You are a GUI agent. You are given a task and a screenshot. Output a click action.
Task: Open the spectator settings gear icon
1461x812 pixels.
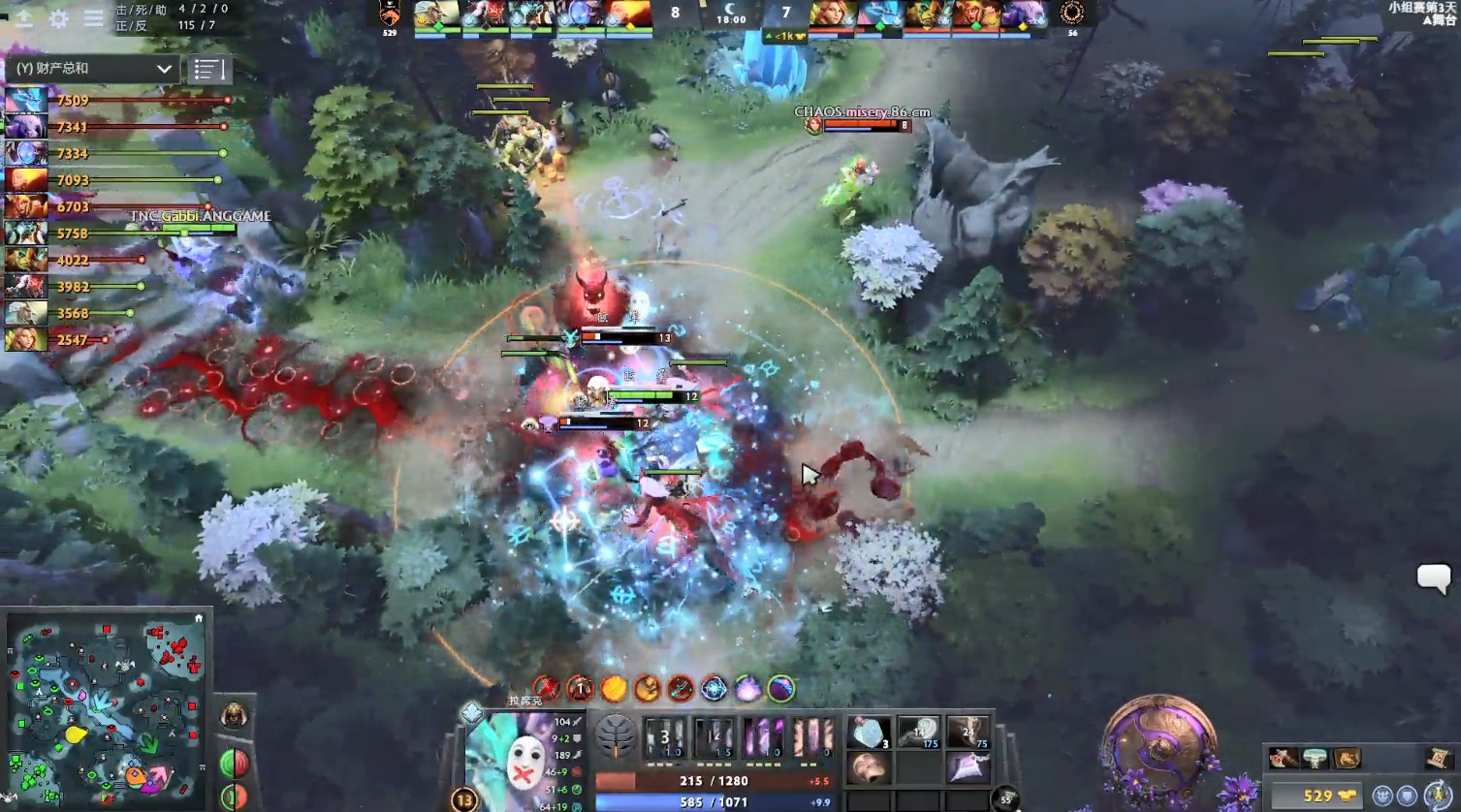(x=56, y=18)
